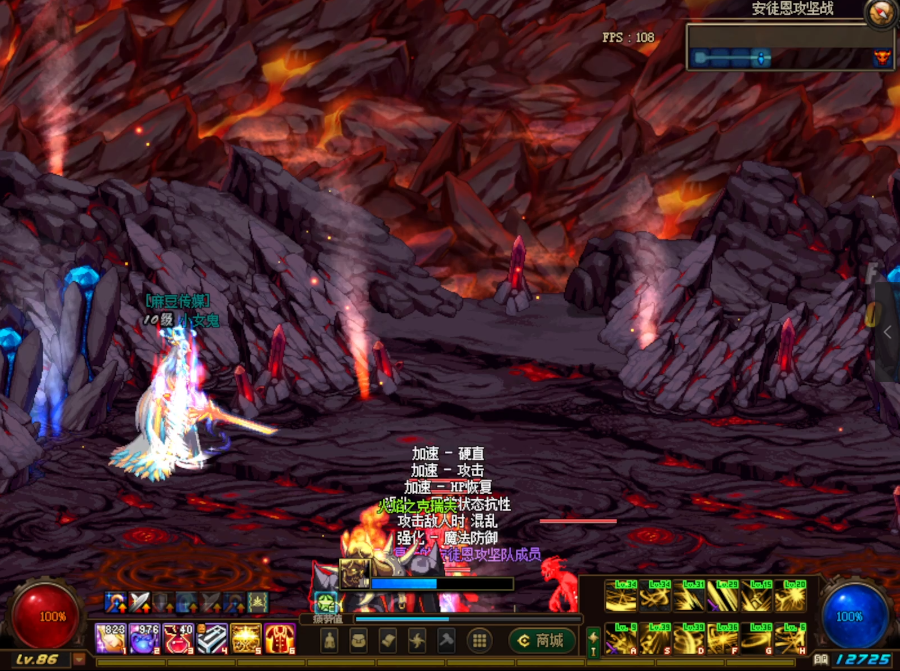This screenshot has width=900, height=671.
Task: Click the compass icon beside the dungeon name
Action: coord(880,12)
